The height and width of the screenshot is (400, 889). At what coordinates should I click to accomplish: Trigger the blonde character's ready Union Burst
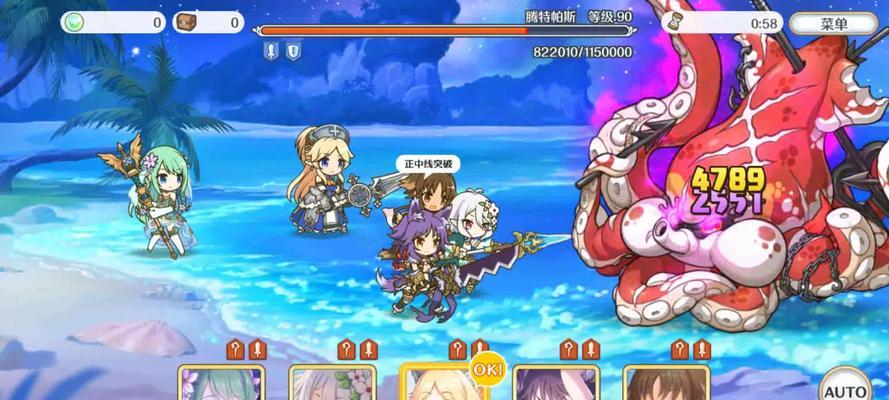(x=443, y=383)
